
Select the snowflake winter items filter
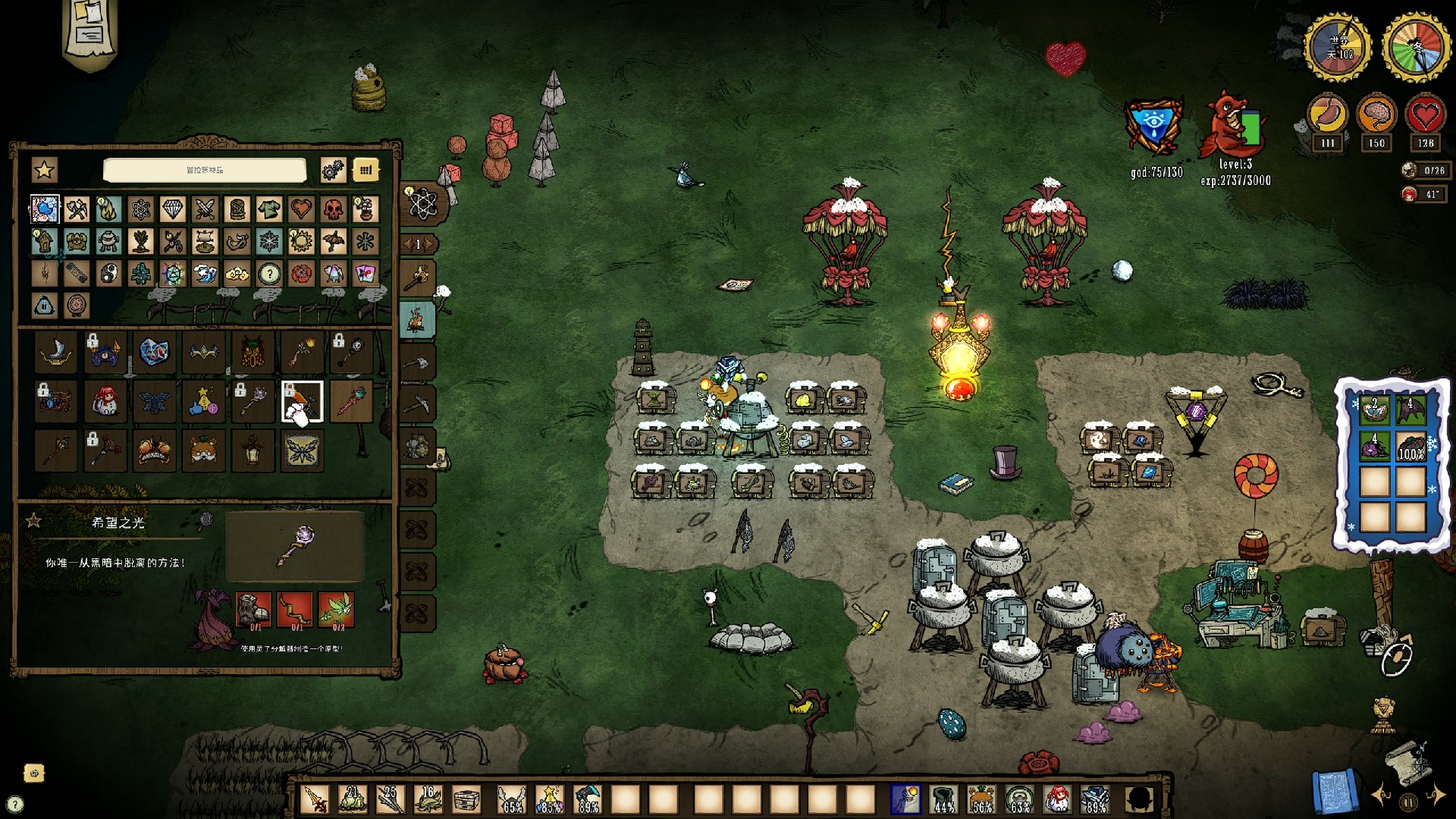268,241
